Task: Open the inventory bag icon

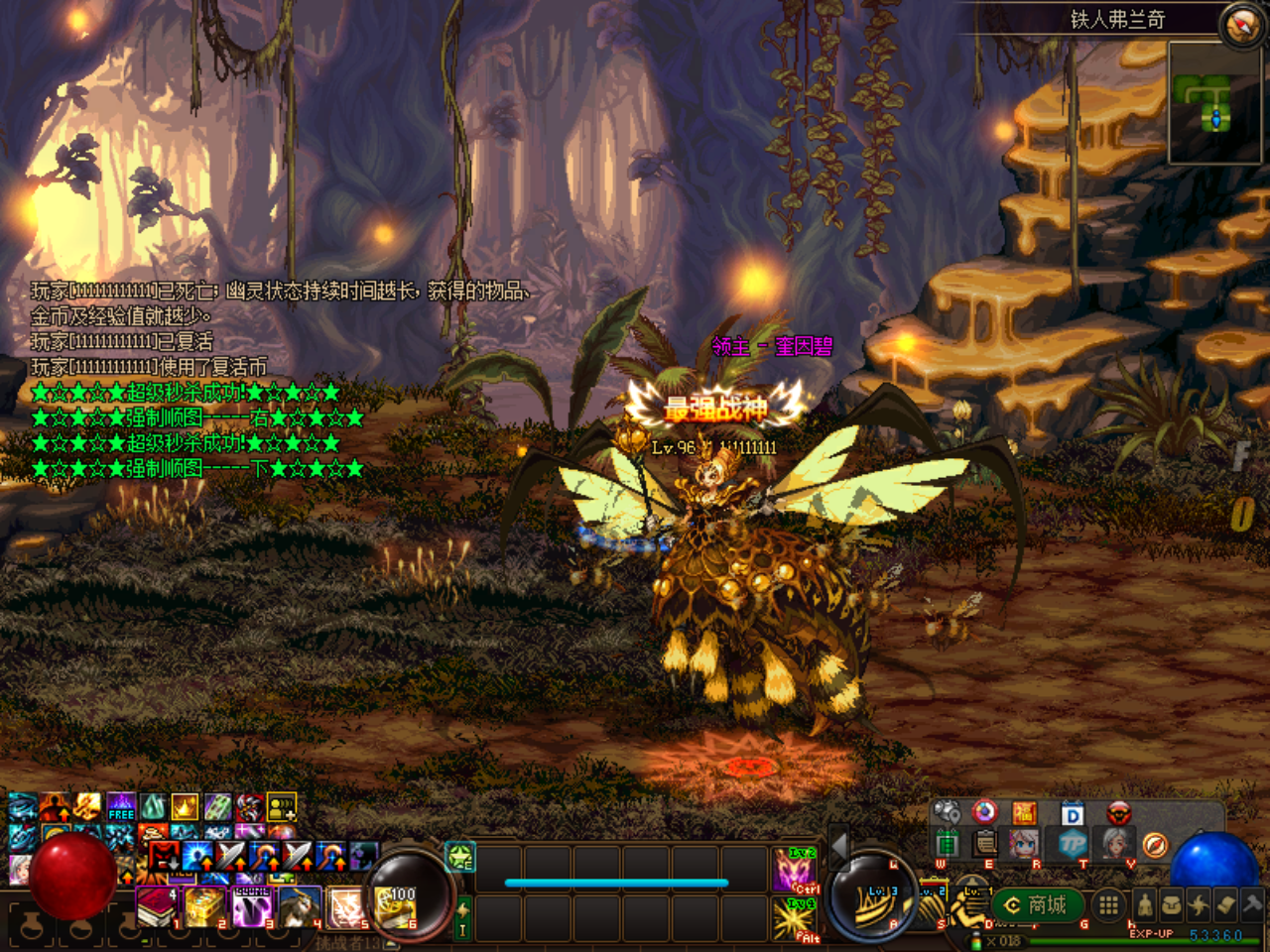Action: coord(1172,904)
